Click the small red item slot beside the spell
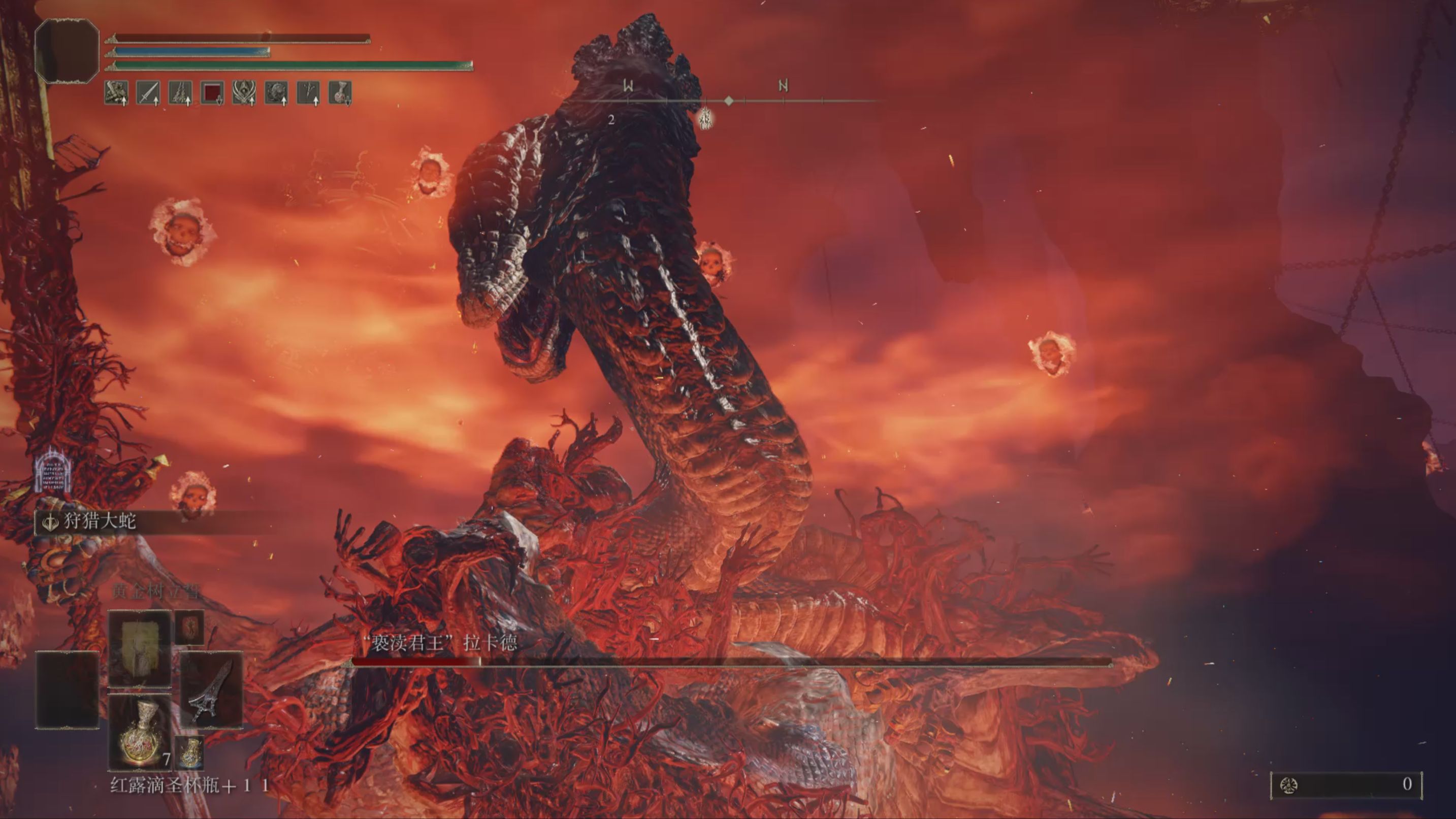Viewport: 1456px width, 819px height. pos(189,628)
